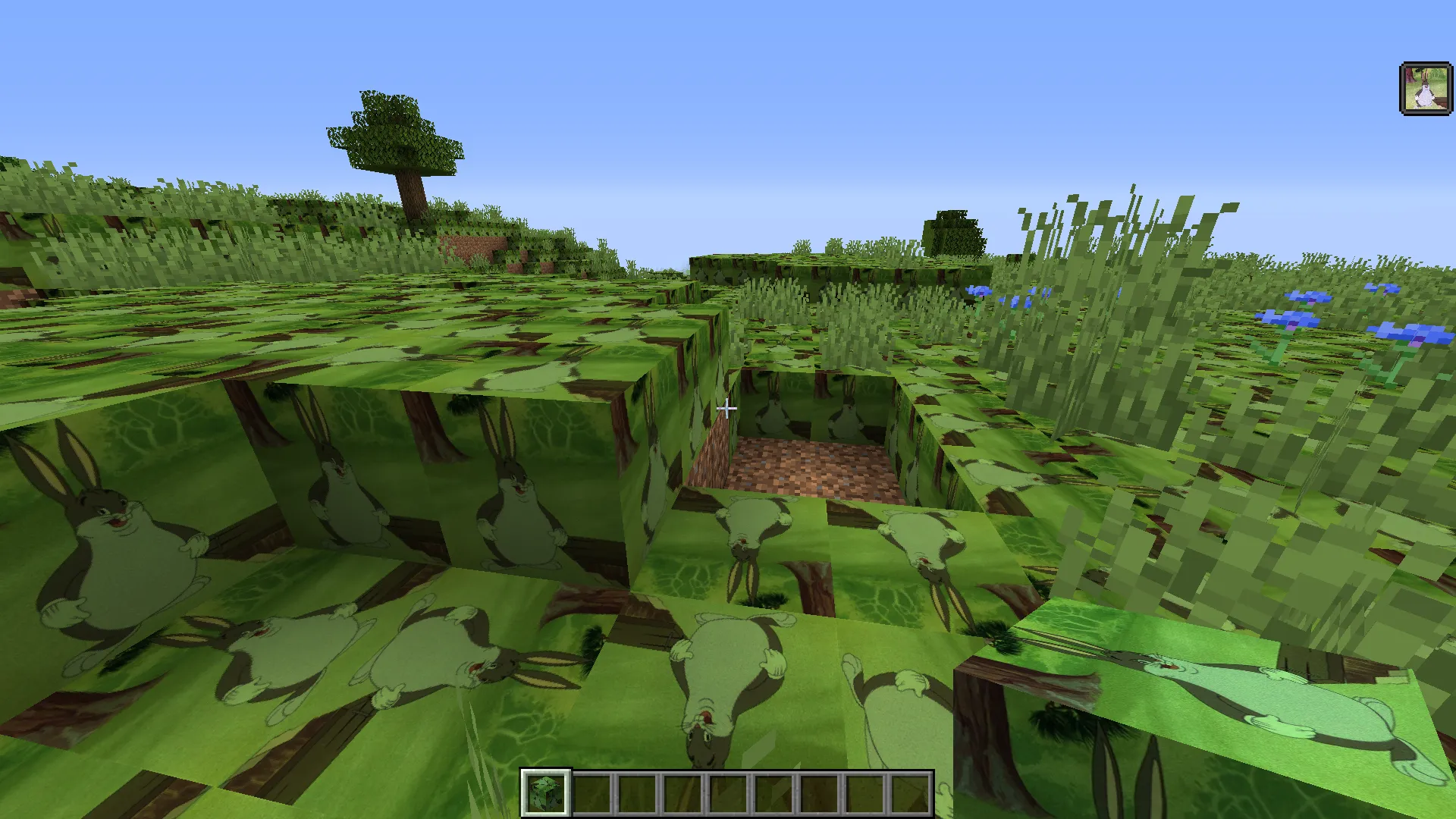Click the exposed dirt patch in the pit

(x=808, y=466)
